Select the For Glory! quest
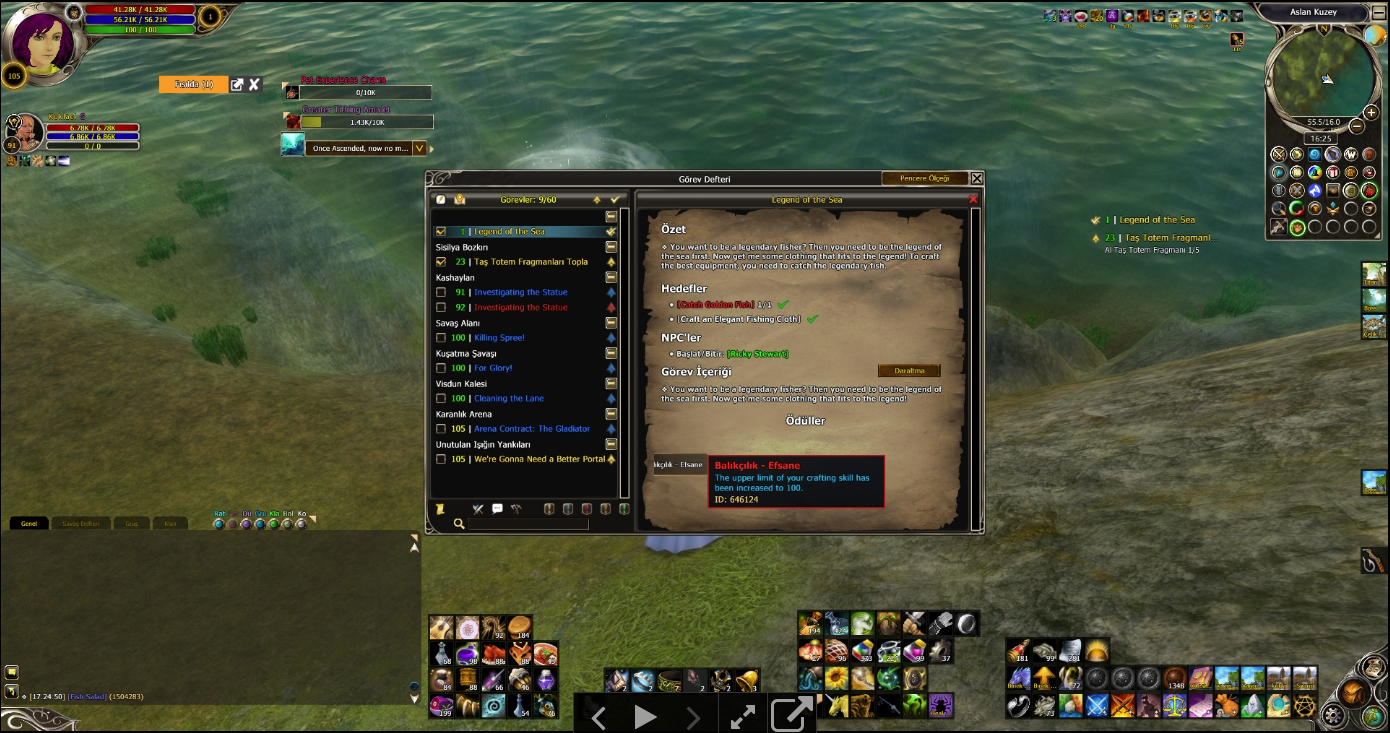The width and height of the screenshot is (1390, 733). pyautogui.click(x=493, y=368)
